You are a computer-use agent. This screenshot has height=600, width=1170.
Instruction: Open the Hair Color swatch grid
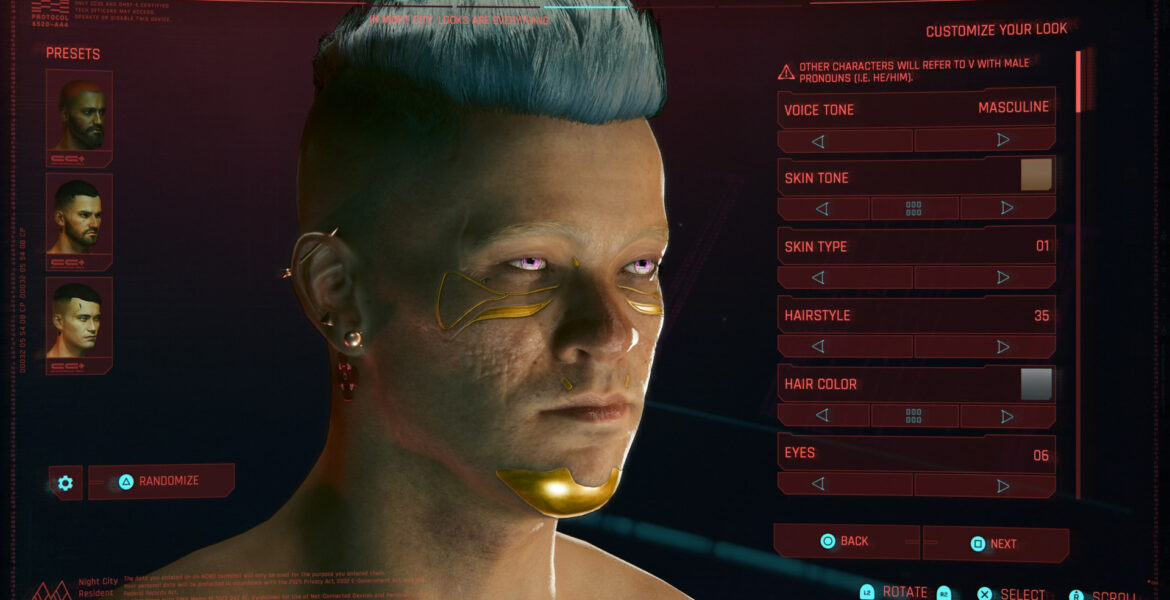914,415
